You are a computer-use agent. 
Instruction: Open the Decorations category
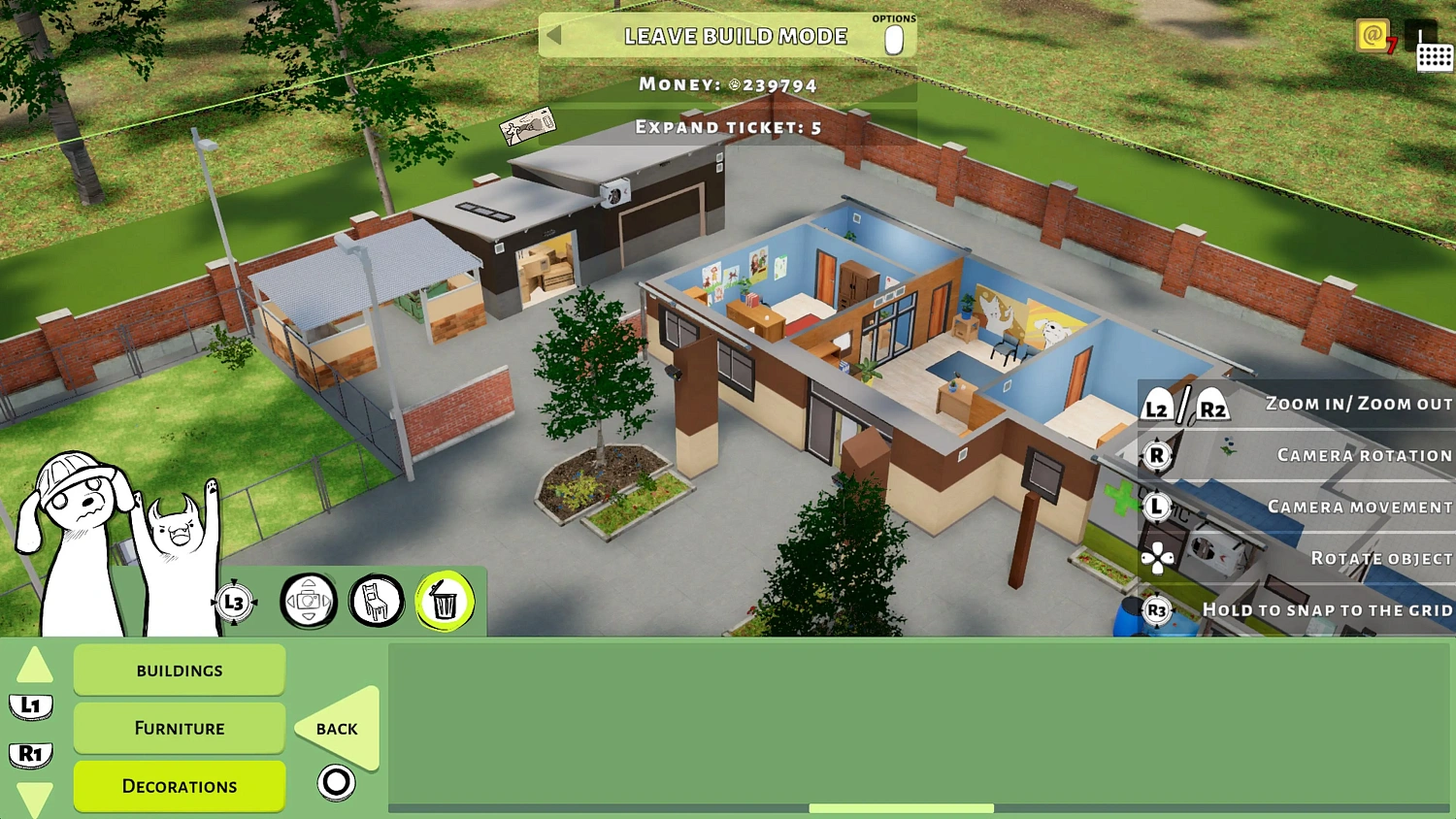[x=179, y=786]
